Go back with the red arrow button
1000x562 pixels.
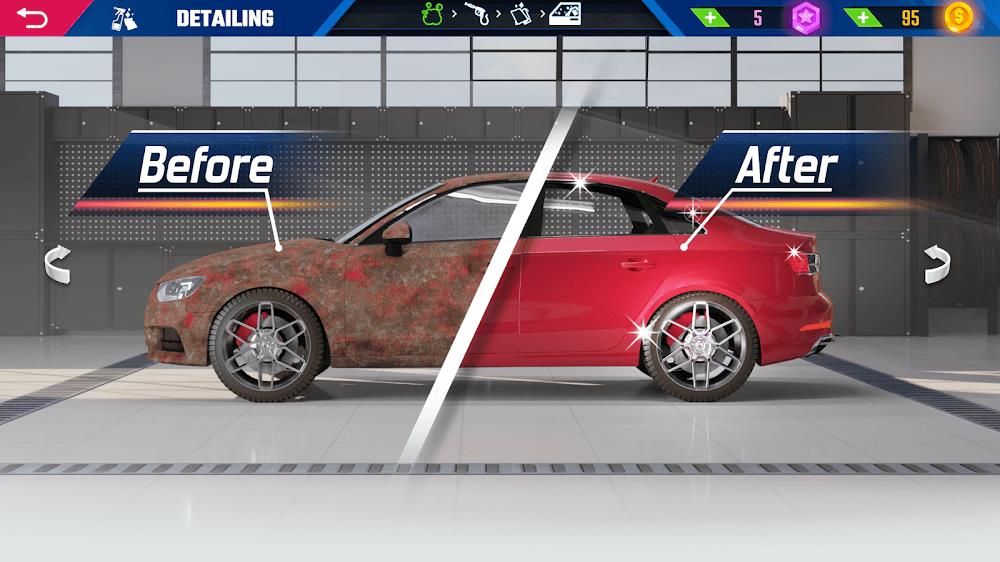(x=32, y=18)
